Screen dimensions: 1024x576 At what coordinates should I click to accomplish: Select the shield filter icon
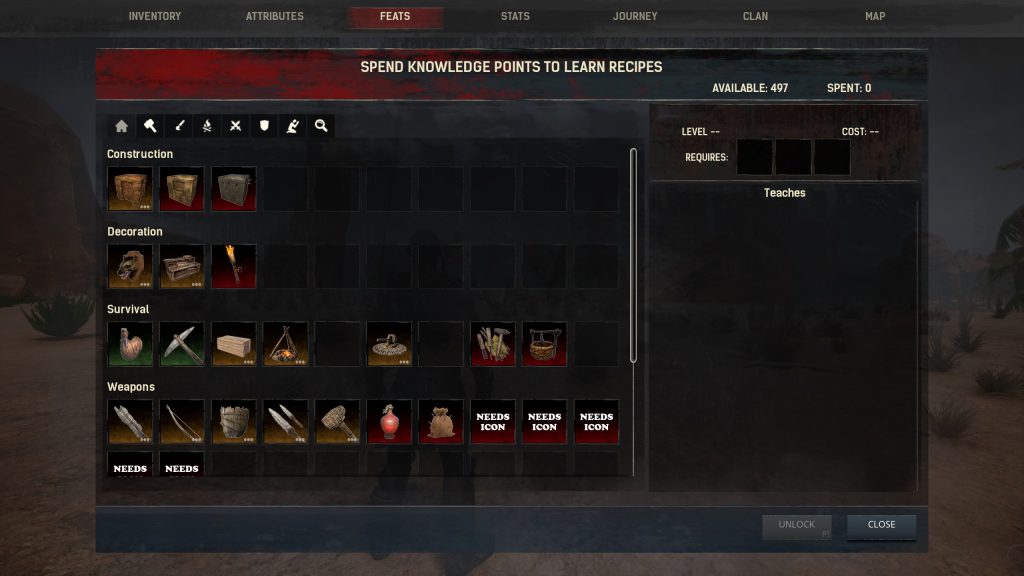[x=264, y=126]
